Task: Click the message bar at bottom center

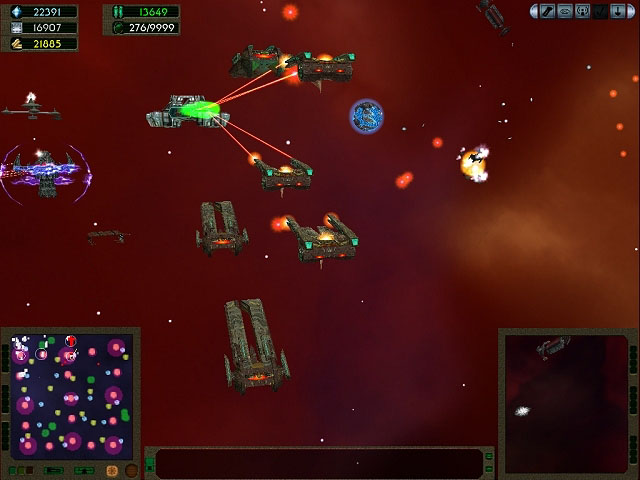Action: tap(320, 463)
